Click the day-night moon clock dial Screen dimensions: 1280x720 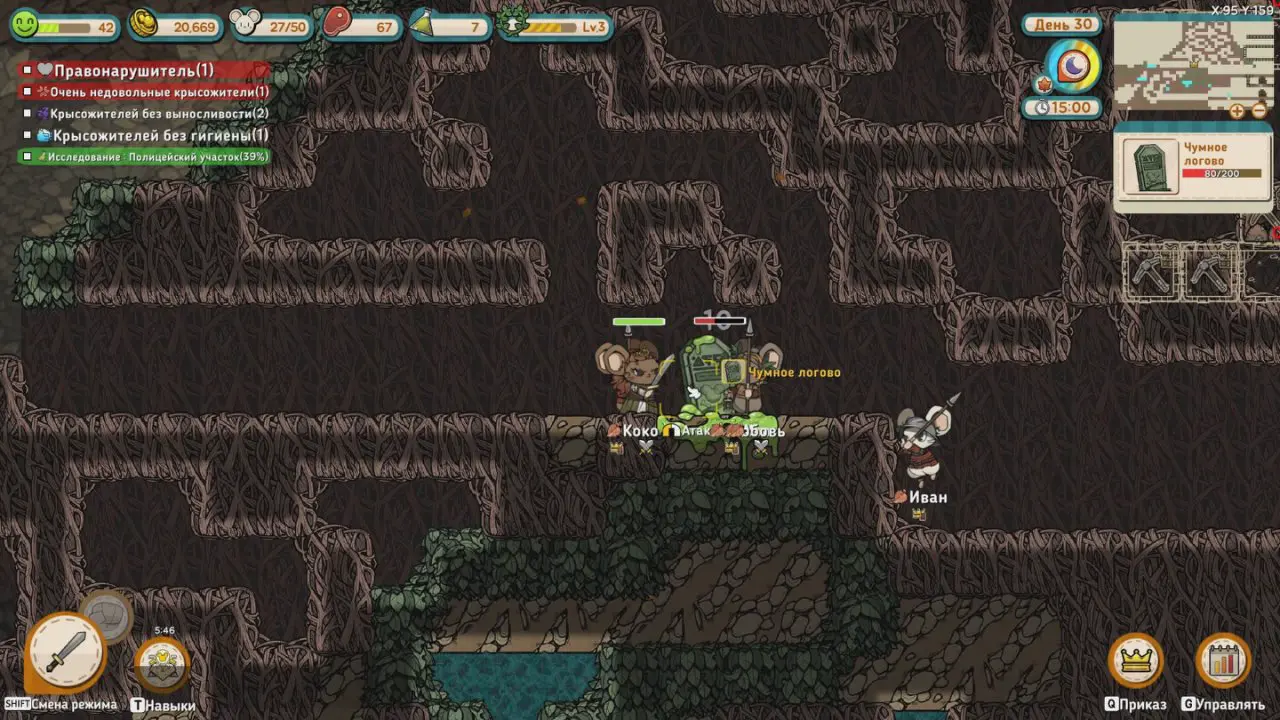click(1072, 66)
